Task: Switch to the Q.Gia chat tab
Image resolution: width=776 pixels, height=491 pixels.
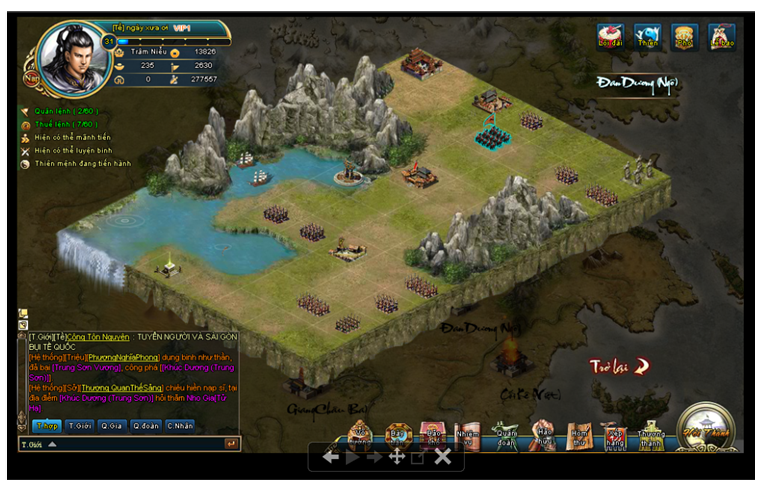Action: point(113,426)
